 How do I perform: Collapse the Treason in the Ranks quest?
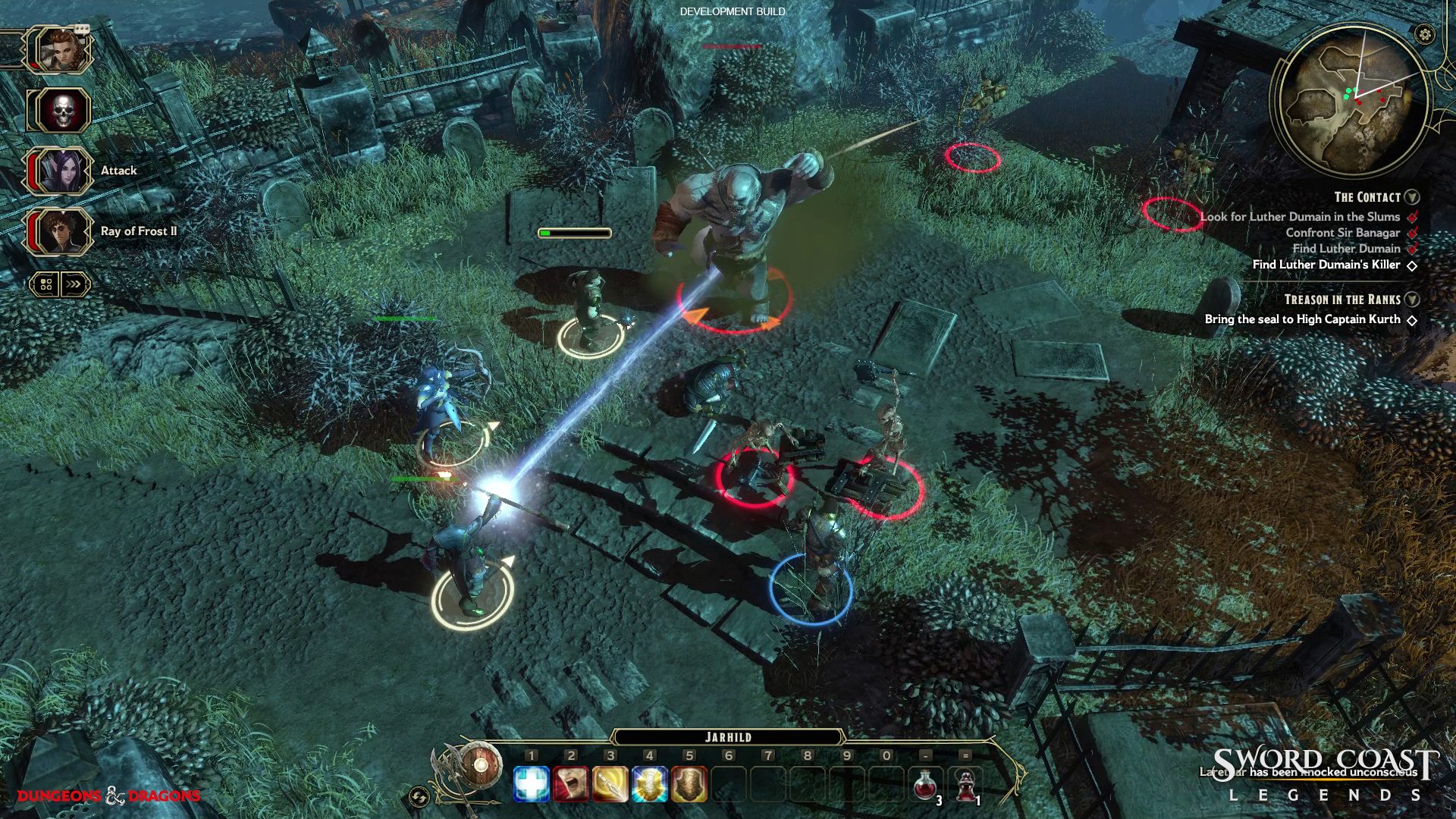(x=1412, y=300)
